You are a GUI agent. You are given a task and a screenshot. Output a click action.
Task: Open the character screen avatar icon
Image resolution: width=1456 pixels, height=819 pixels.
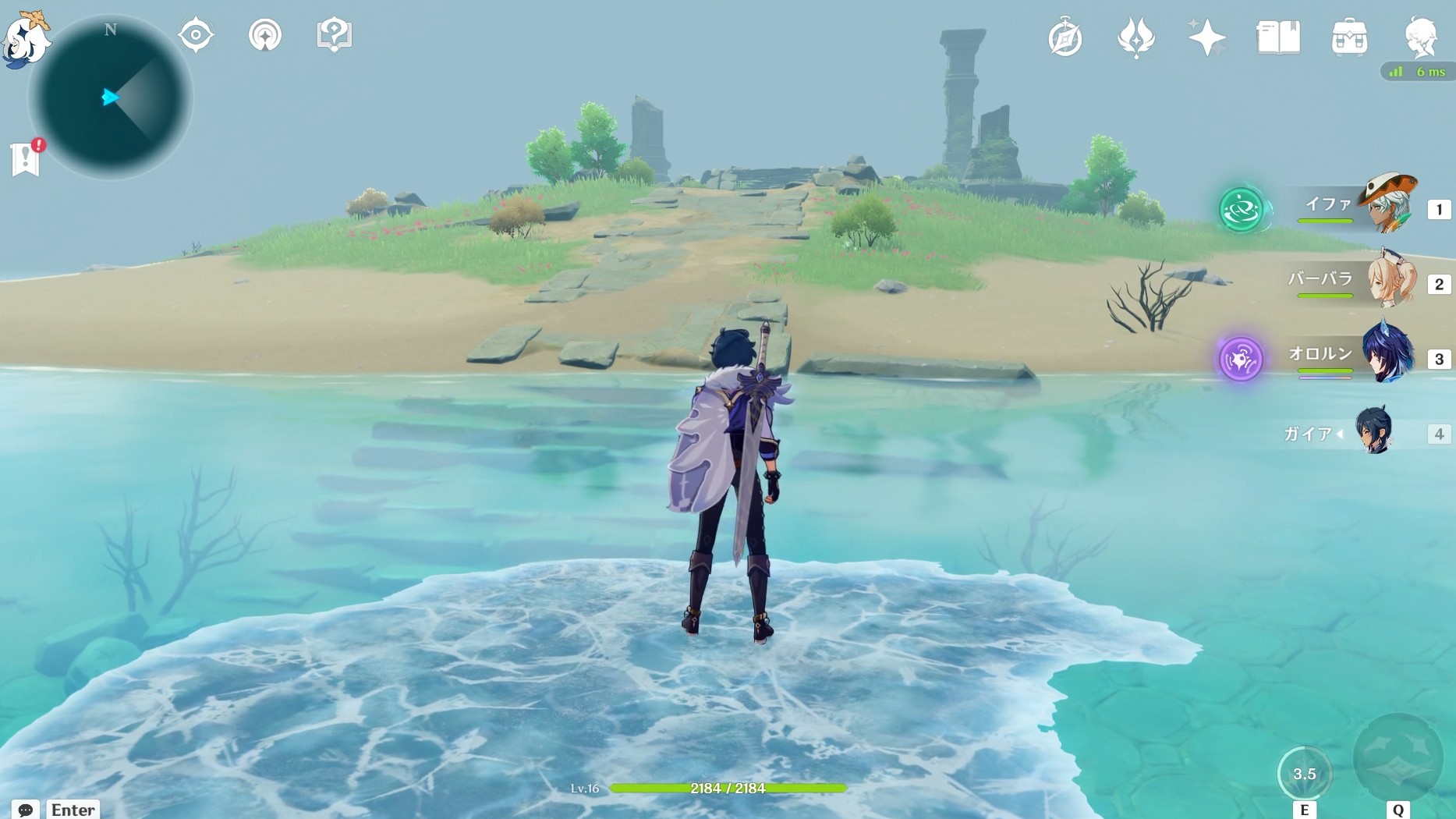[x=1422, y=35]
